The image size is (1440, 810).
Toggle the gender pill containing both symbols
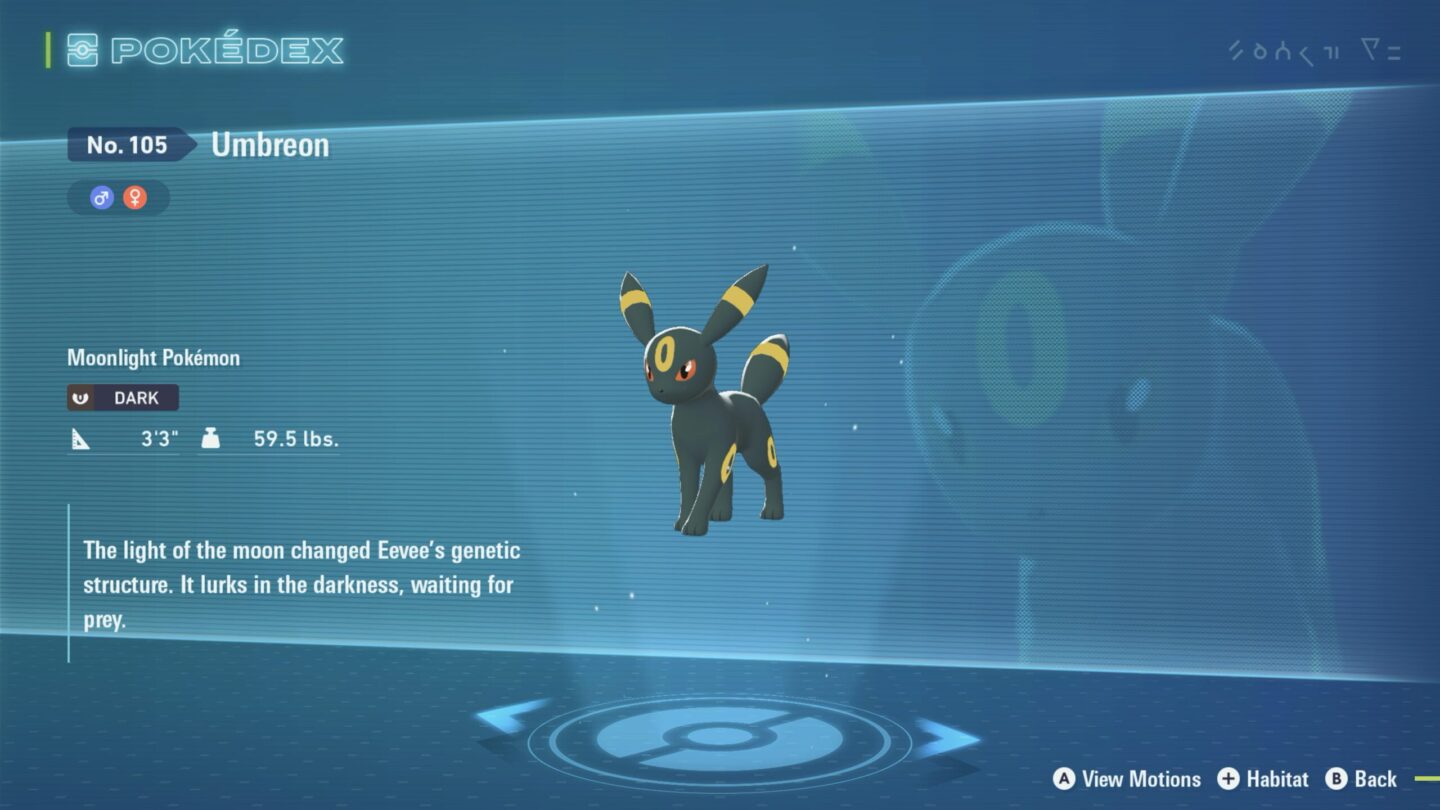click(117, 197)
